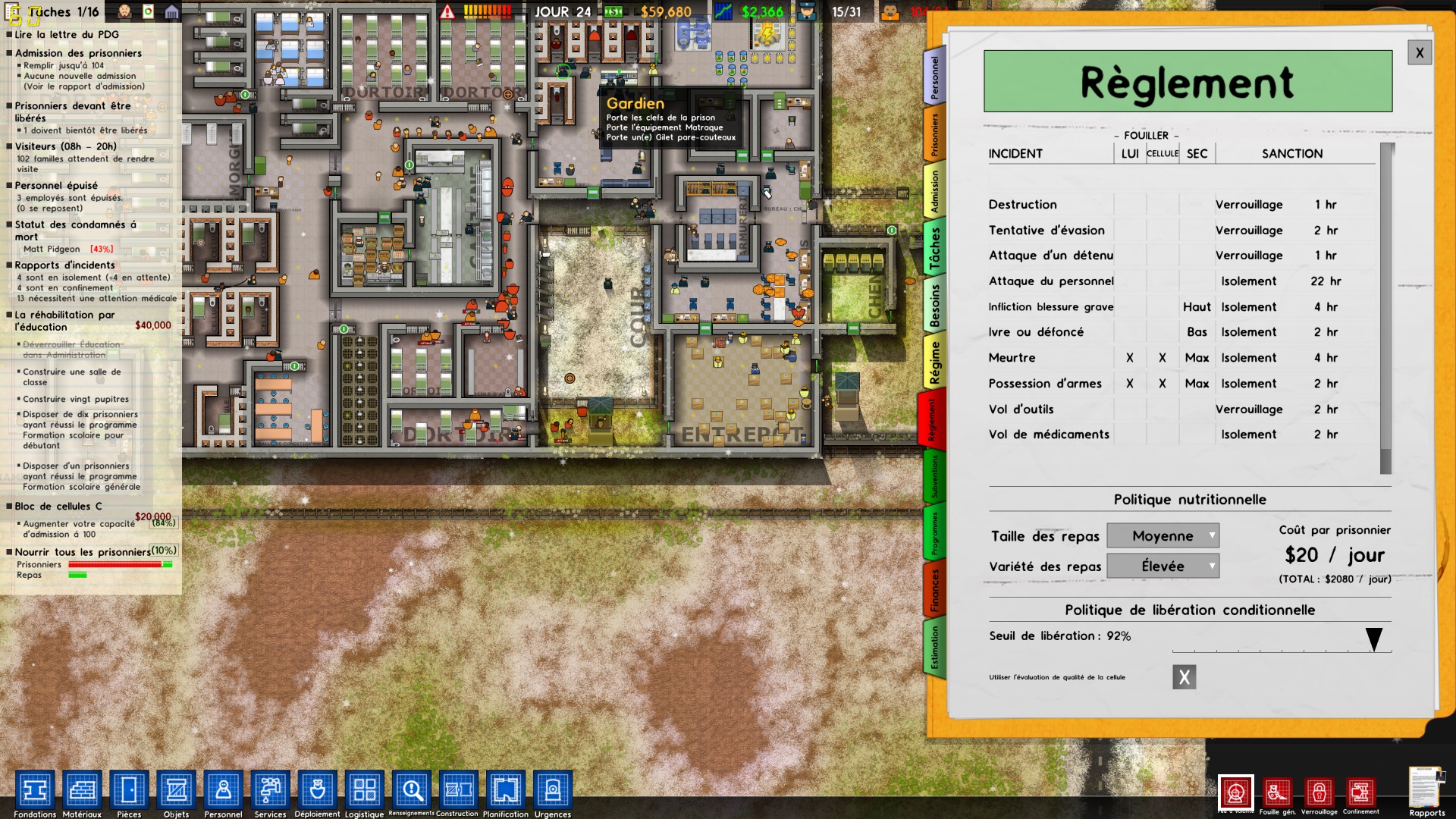
Task: Change Variété des repas from Élevée
Action: [1163, 566]
